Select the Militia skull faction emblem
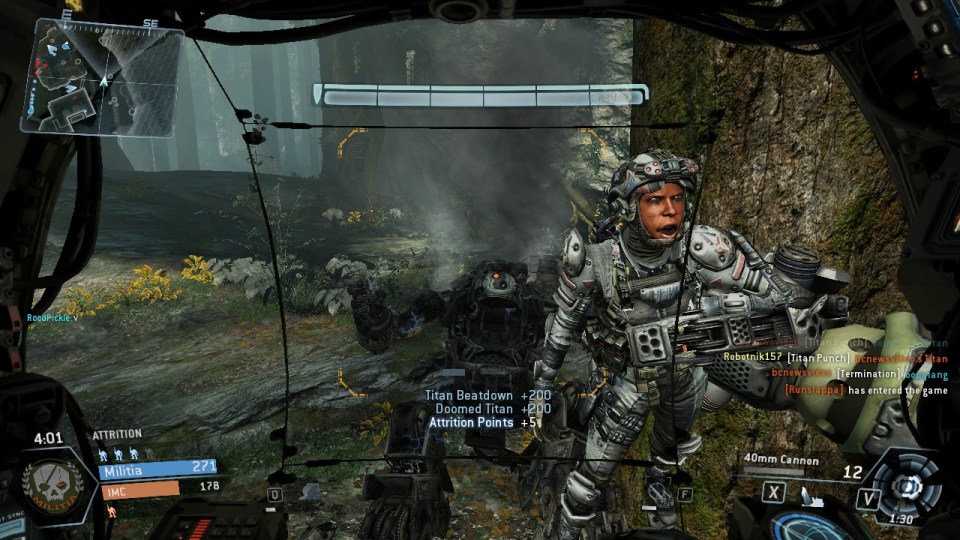This screenshot has height=540, width=960. 53,484
